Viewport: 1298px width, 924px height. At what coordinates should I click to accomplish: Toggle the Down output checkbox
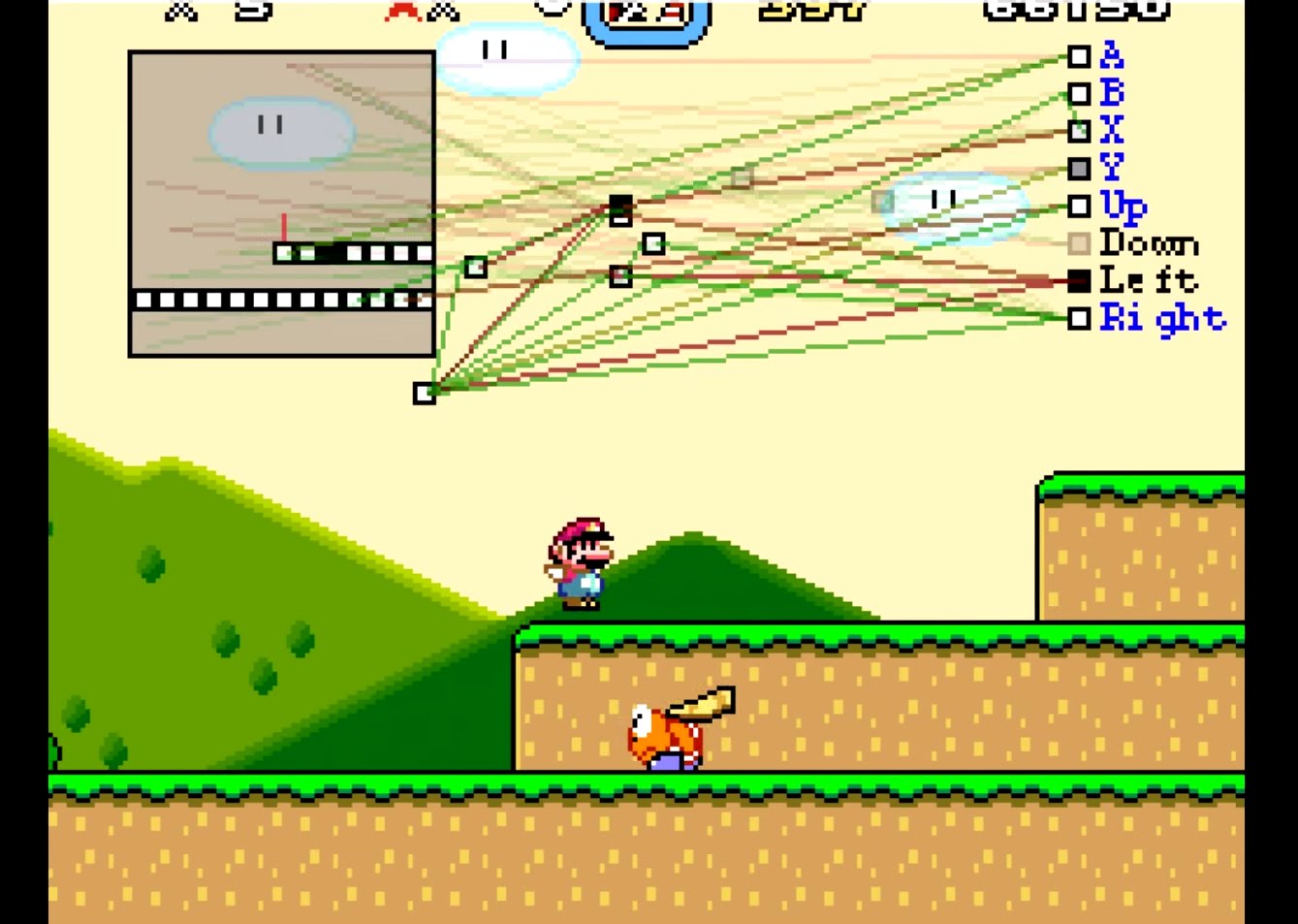click(1081, 243)
